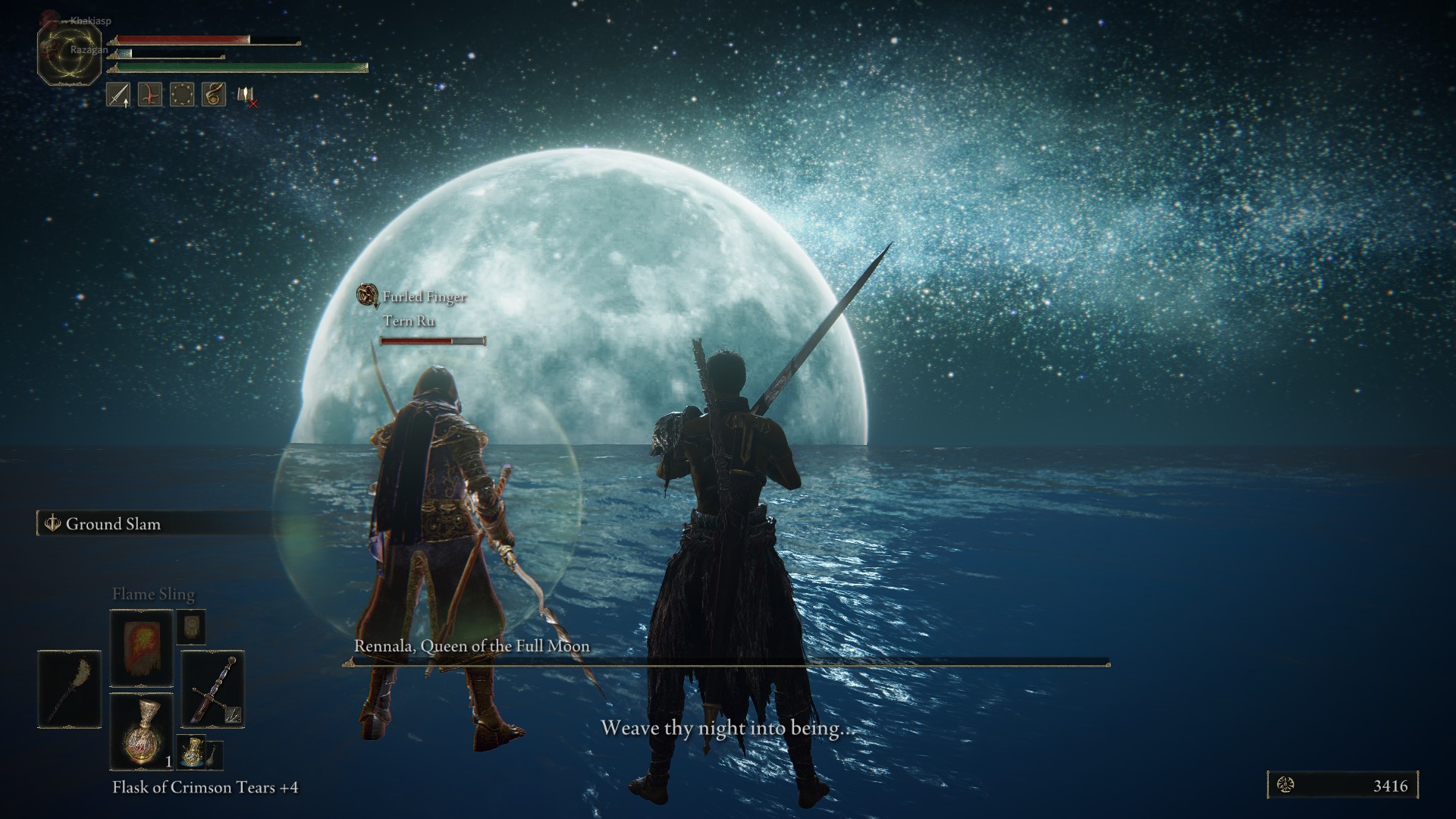Select the greatsword in the right-hand slot
The image size is (1456, 819).
(x=212, y=689)
